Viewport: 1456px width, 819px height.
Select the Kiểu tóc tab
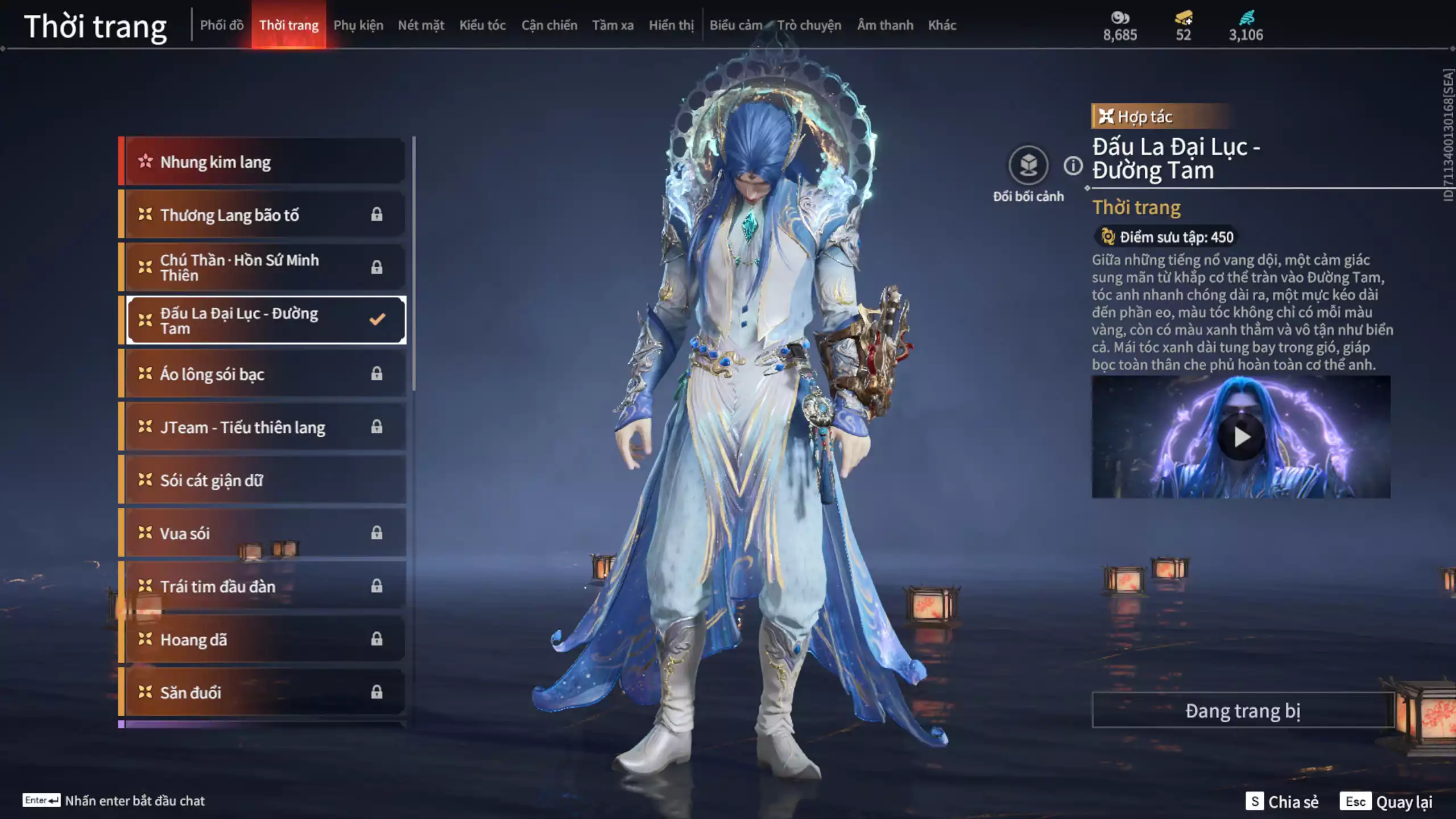(482, 25)
